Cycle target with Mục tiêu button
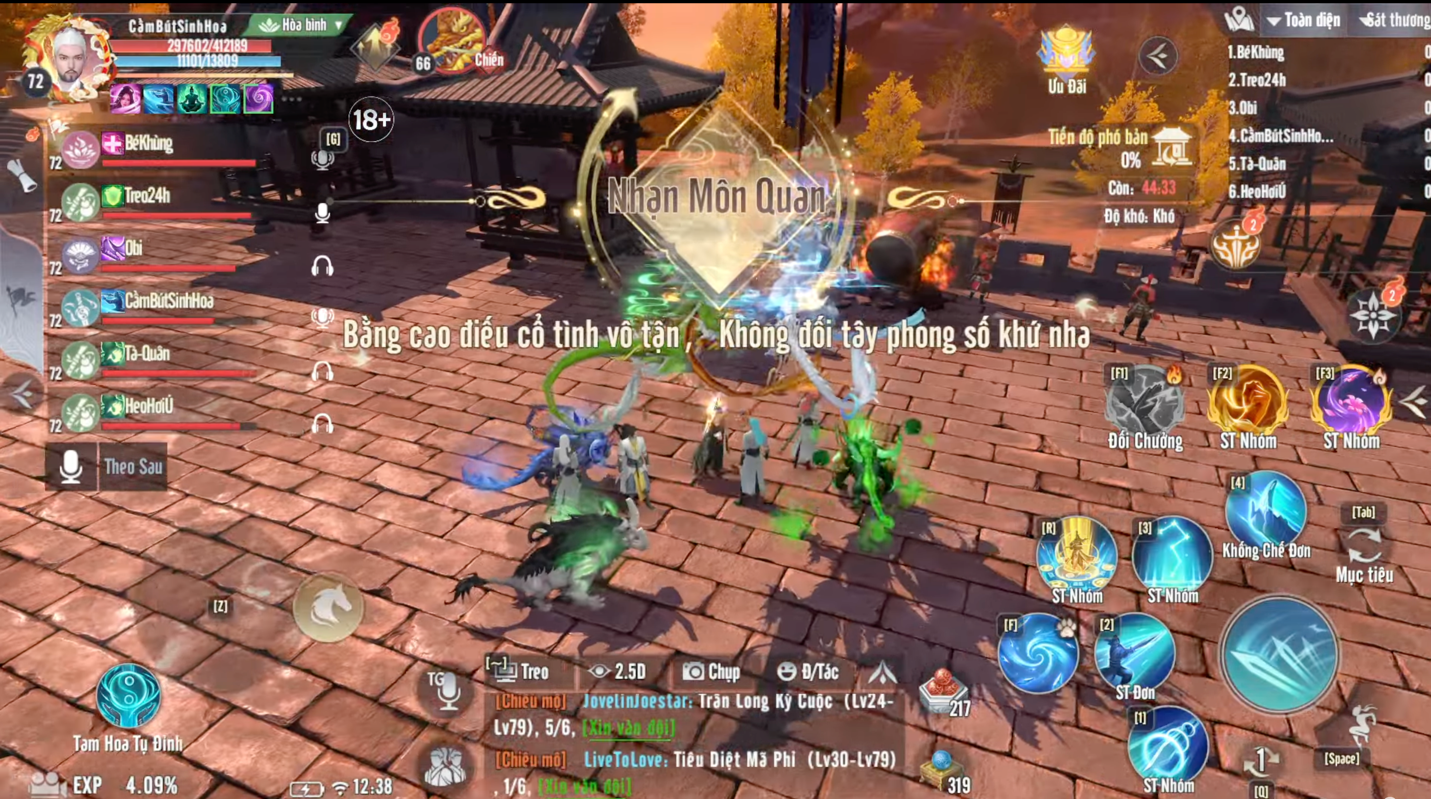The height and width of the screenshot is (799, 1431). pyautogui.click(x=1364, y=547)
